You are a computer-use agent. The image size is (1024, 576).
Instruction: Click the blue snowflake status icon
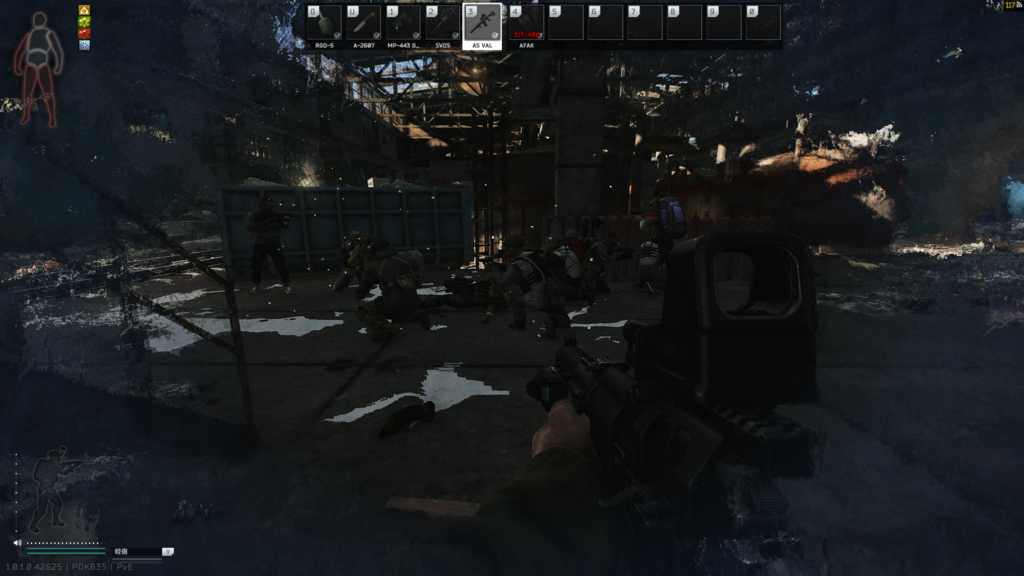pyautogui.click(x=84, y=45)
